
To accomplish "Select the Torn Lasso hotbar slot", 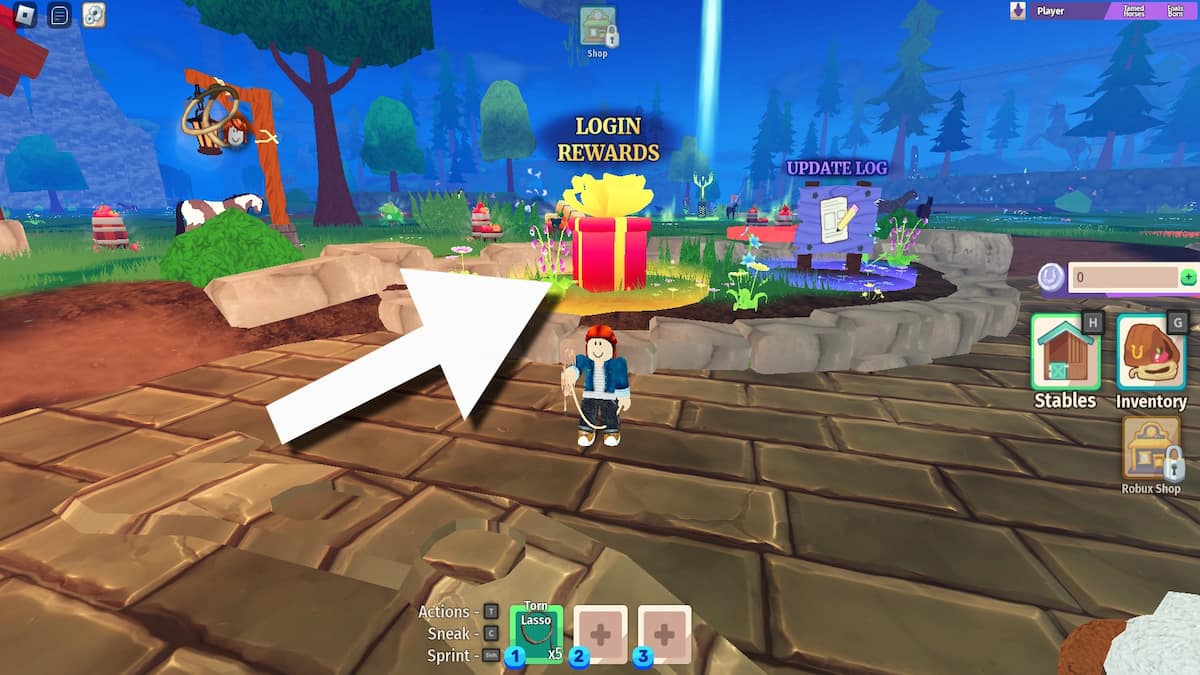I will pyautogui.click(x=536, y=633).
